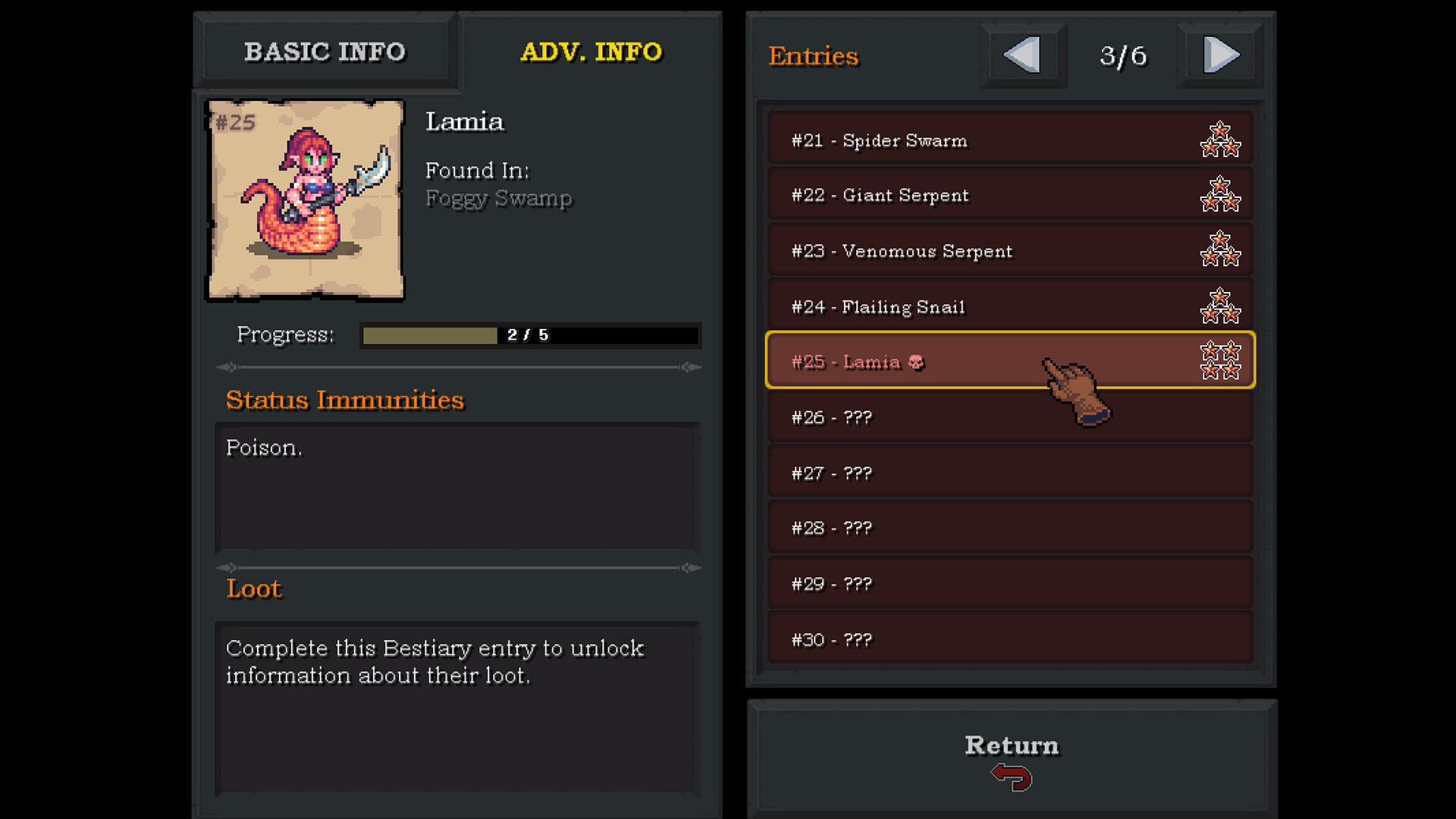Switch to the BASIC INFO tab
This screenshot has width=1456, height=819.
[325, 52]
